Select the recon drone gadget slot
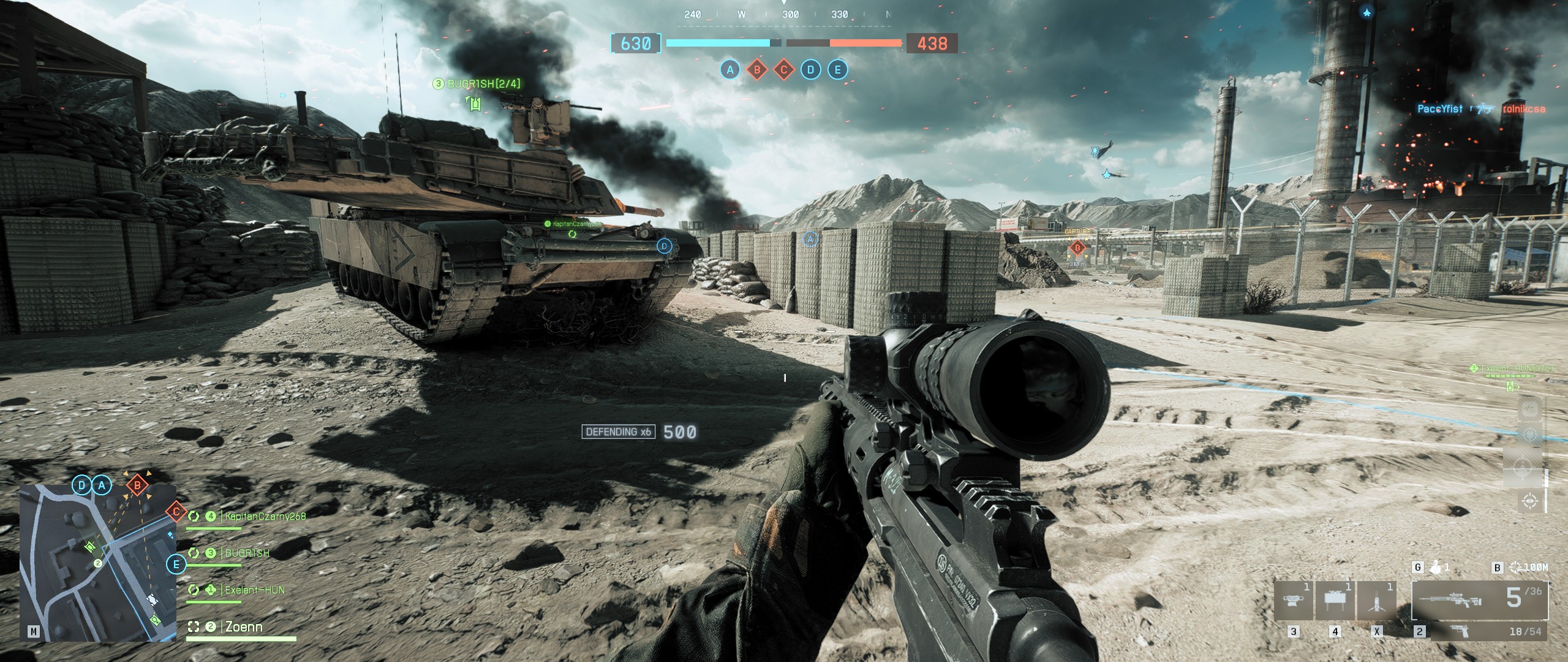1568x662 pixels. (1293, 601)
